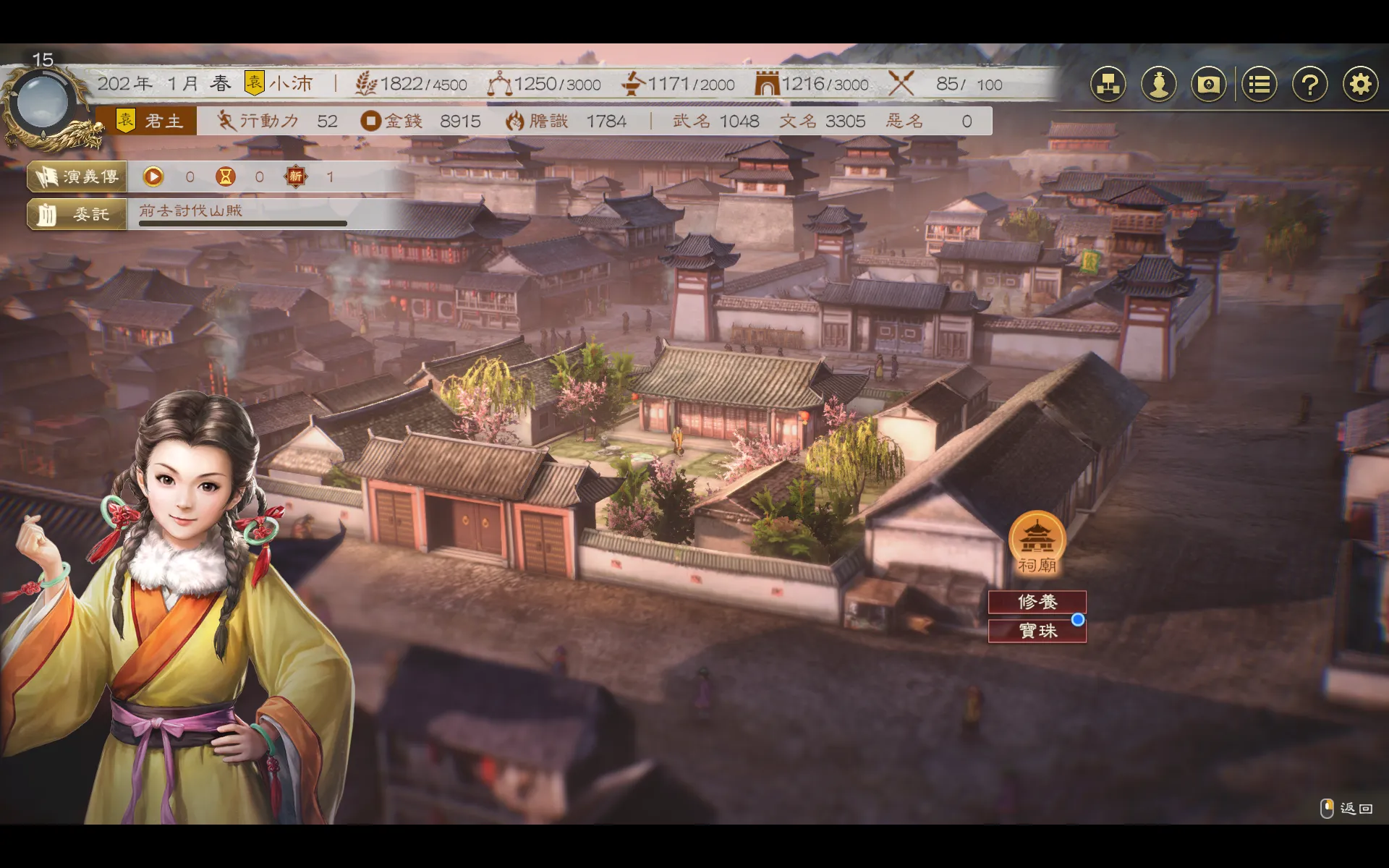Click the camera screenshot icon
The height and width of the screenshot is (868, 1389).
click(x=1209, y=85)
